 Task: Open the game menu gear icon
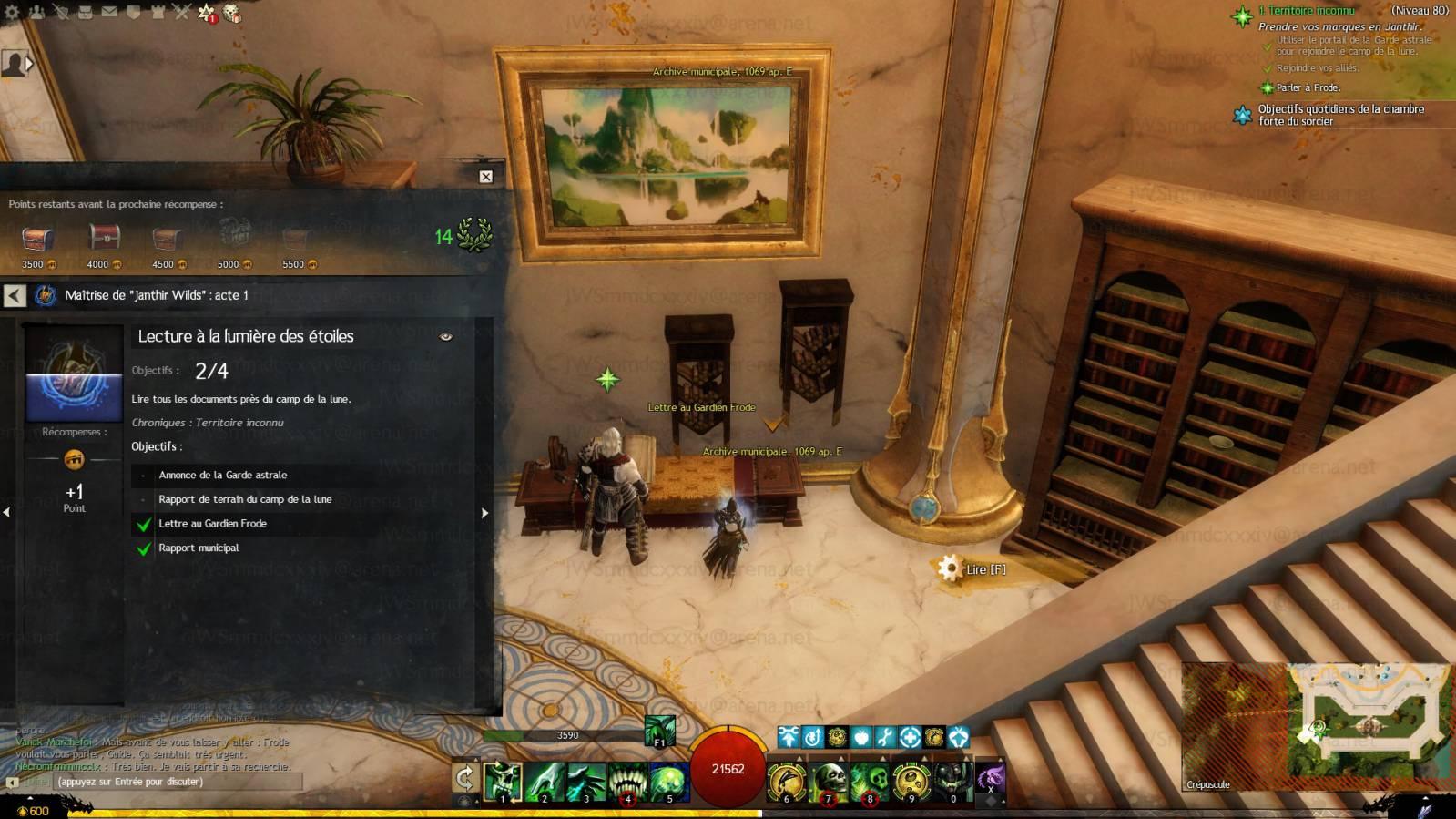point(12,12)
